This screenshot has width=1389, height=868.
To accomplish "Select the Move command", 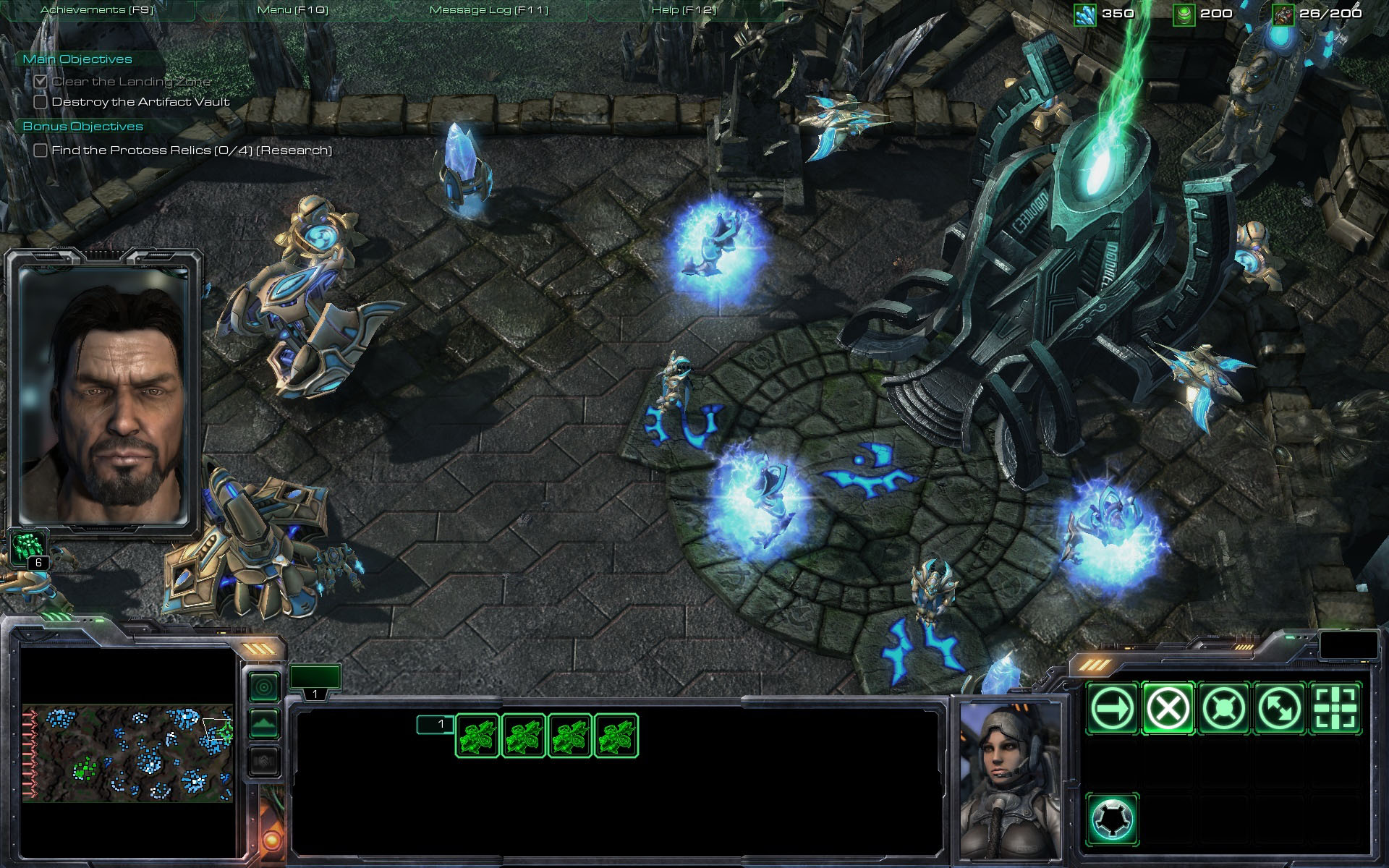I will click(1112, 708).
